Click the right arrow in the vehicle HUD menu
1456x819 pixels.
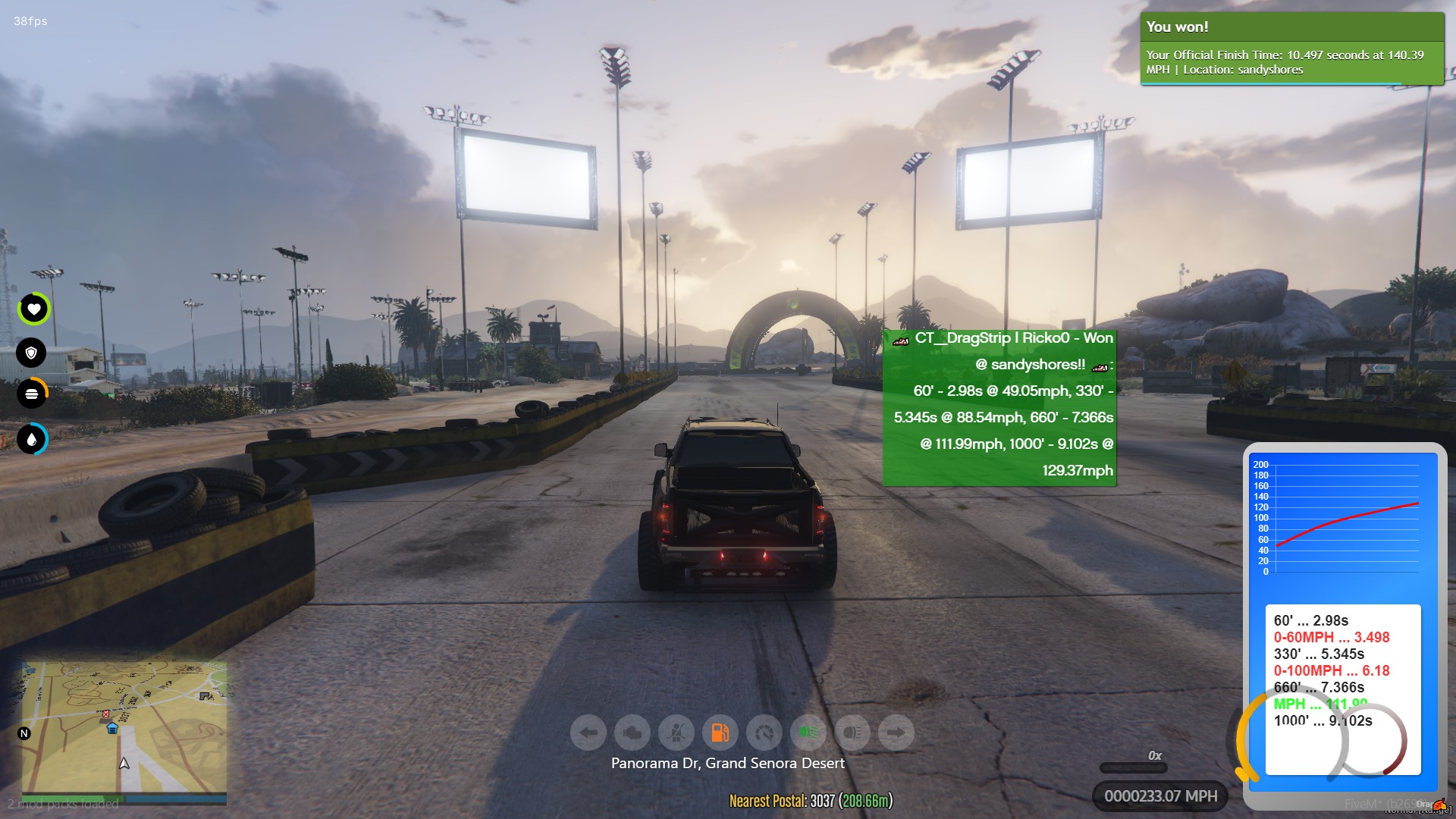(896, 732)
